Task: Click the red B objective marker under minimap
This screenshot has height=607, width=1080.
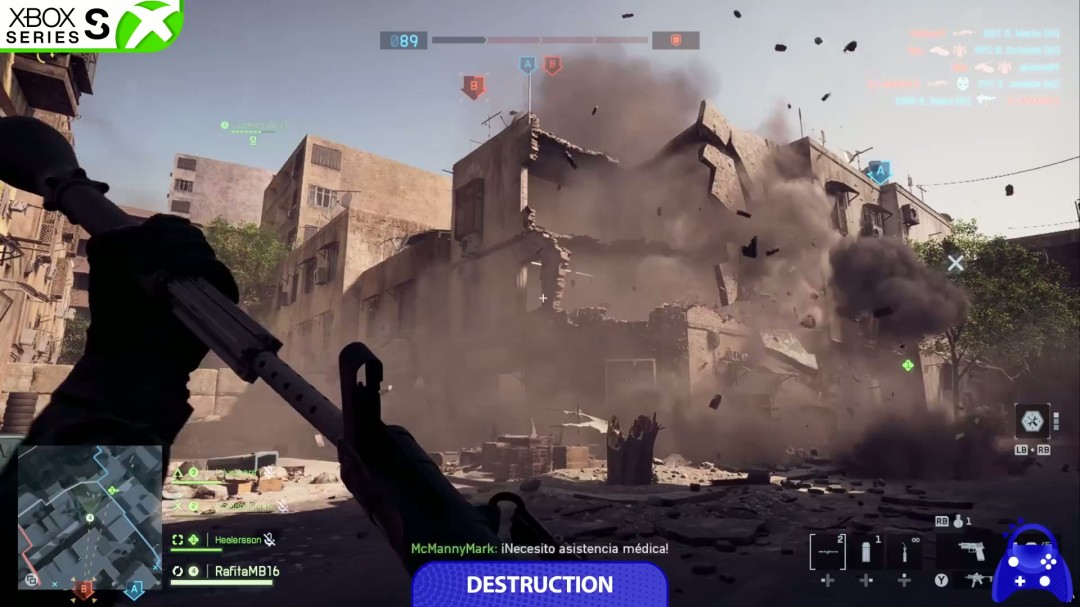Action: click(x=85, y=590)
